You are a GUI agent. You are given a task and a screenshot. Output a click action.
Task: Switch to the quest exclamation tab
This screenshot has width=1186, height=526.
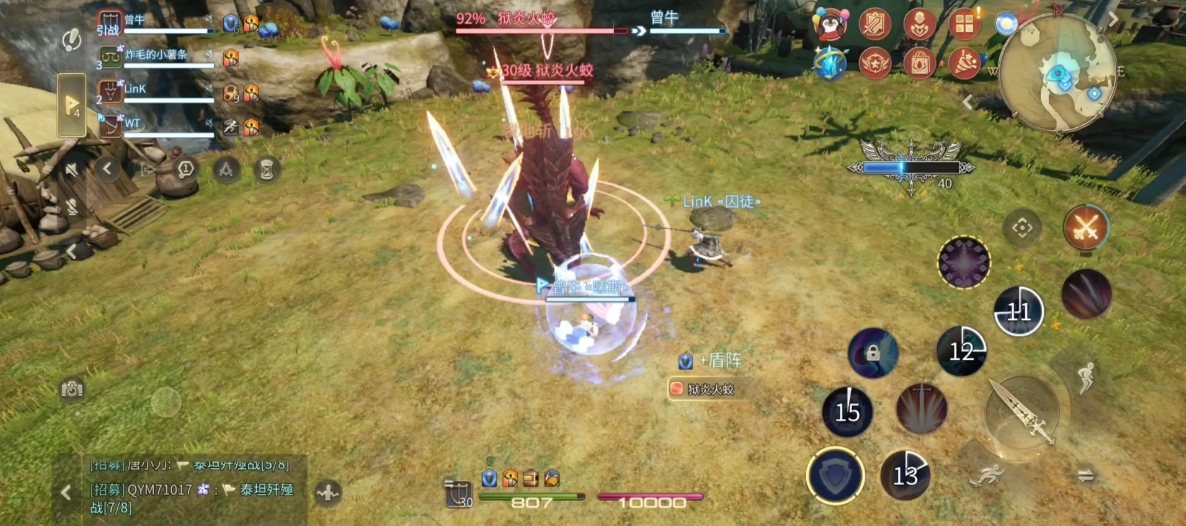pyautogui.click(x=71, y=40)
